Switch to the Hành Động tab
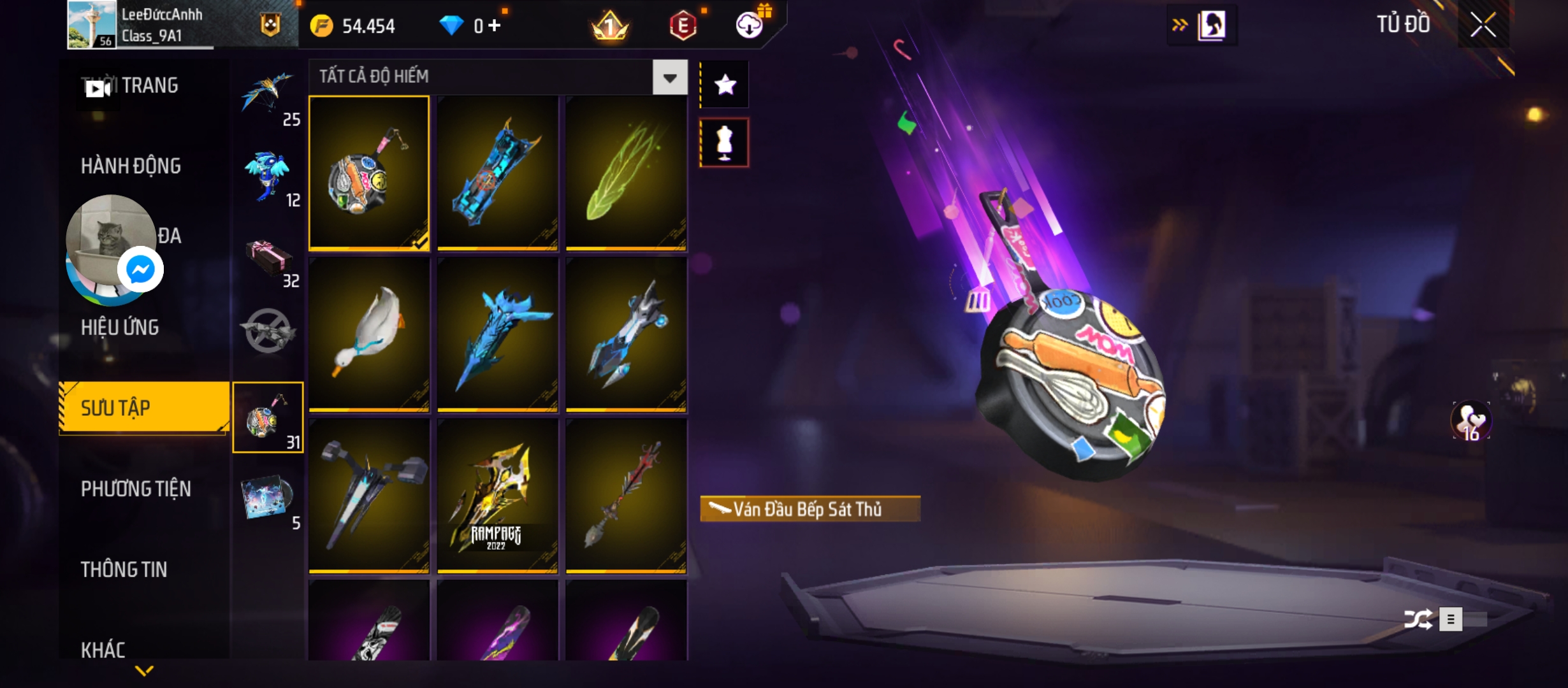Viewport: 1568px width, 688px height. pos(131,166)
